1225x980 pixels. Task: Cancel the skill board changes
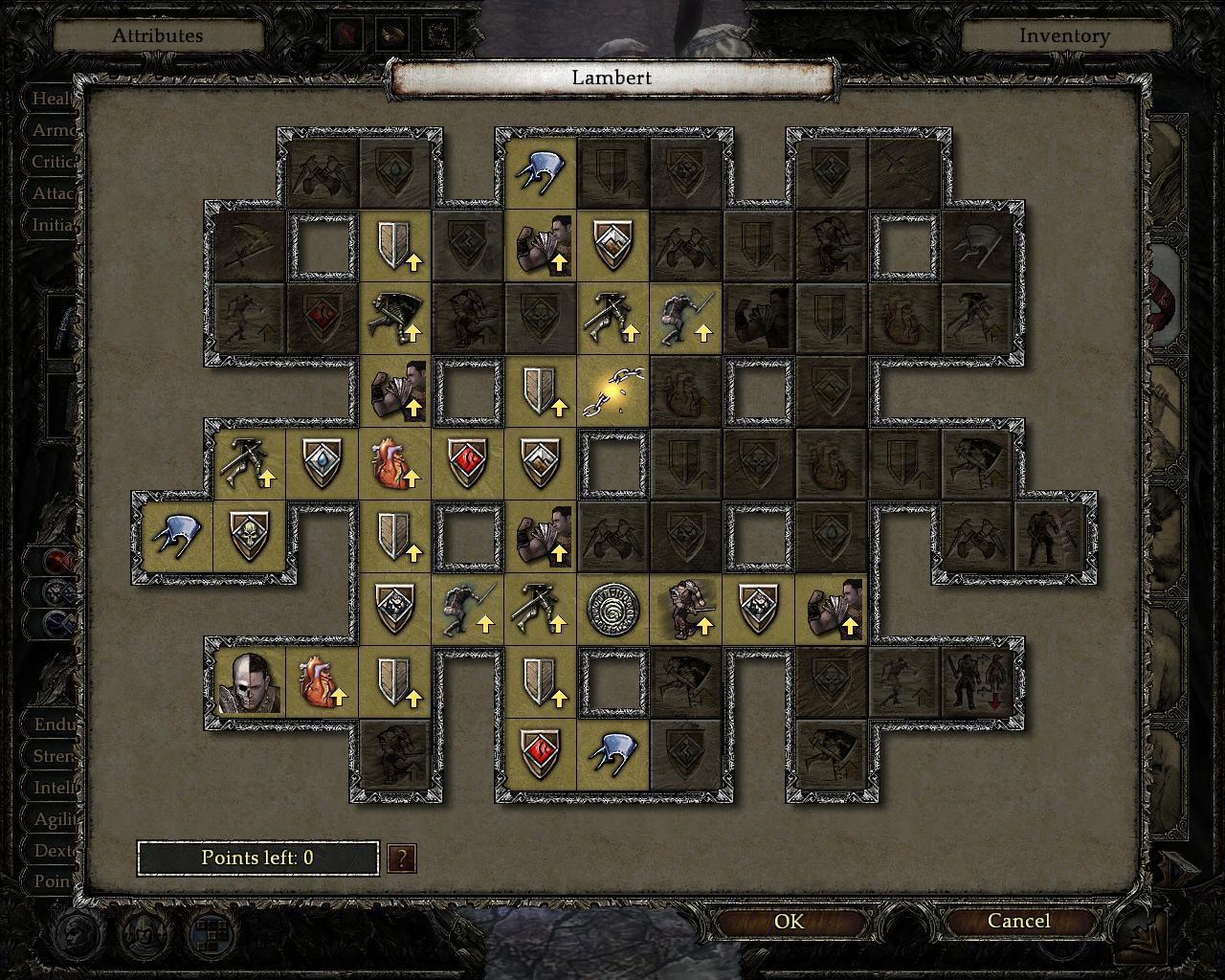[x=1018, y=922]
